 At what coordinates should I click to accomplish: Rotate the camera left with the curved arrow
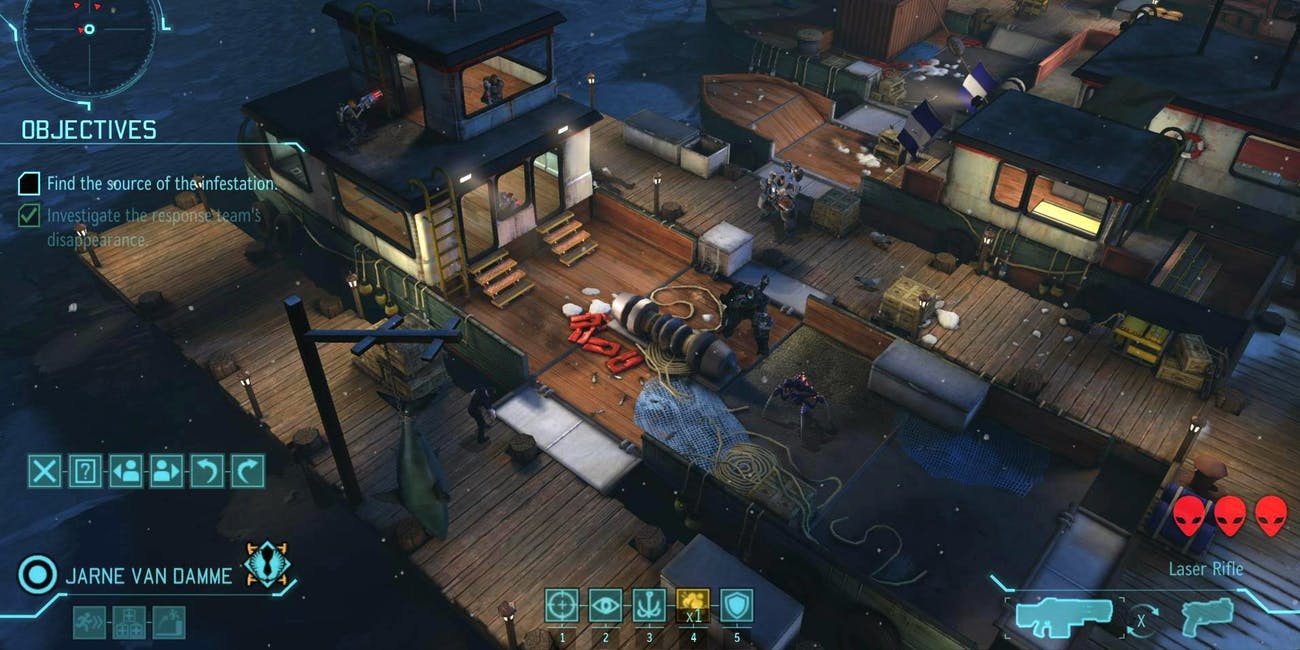pyautogui.click(x=207, y=470)
